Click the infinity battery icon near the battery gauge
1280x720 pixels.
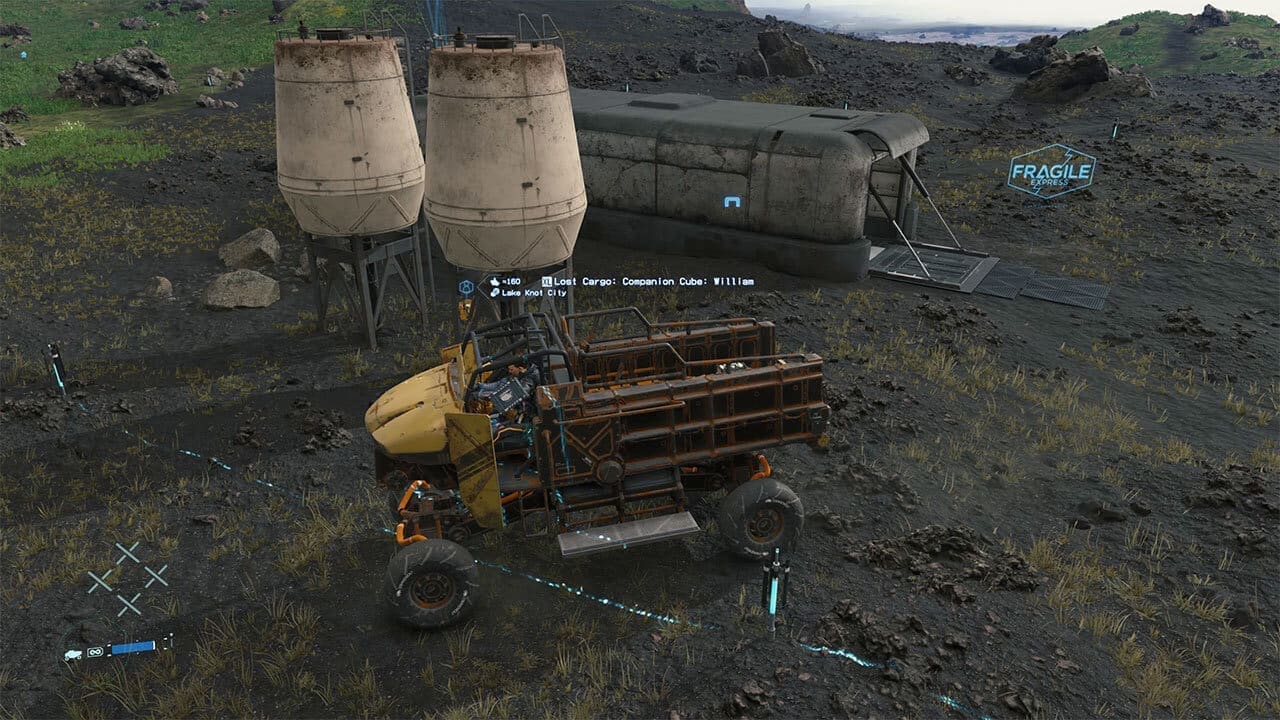pyautogui.click(x=95, y=652)
